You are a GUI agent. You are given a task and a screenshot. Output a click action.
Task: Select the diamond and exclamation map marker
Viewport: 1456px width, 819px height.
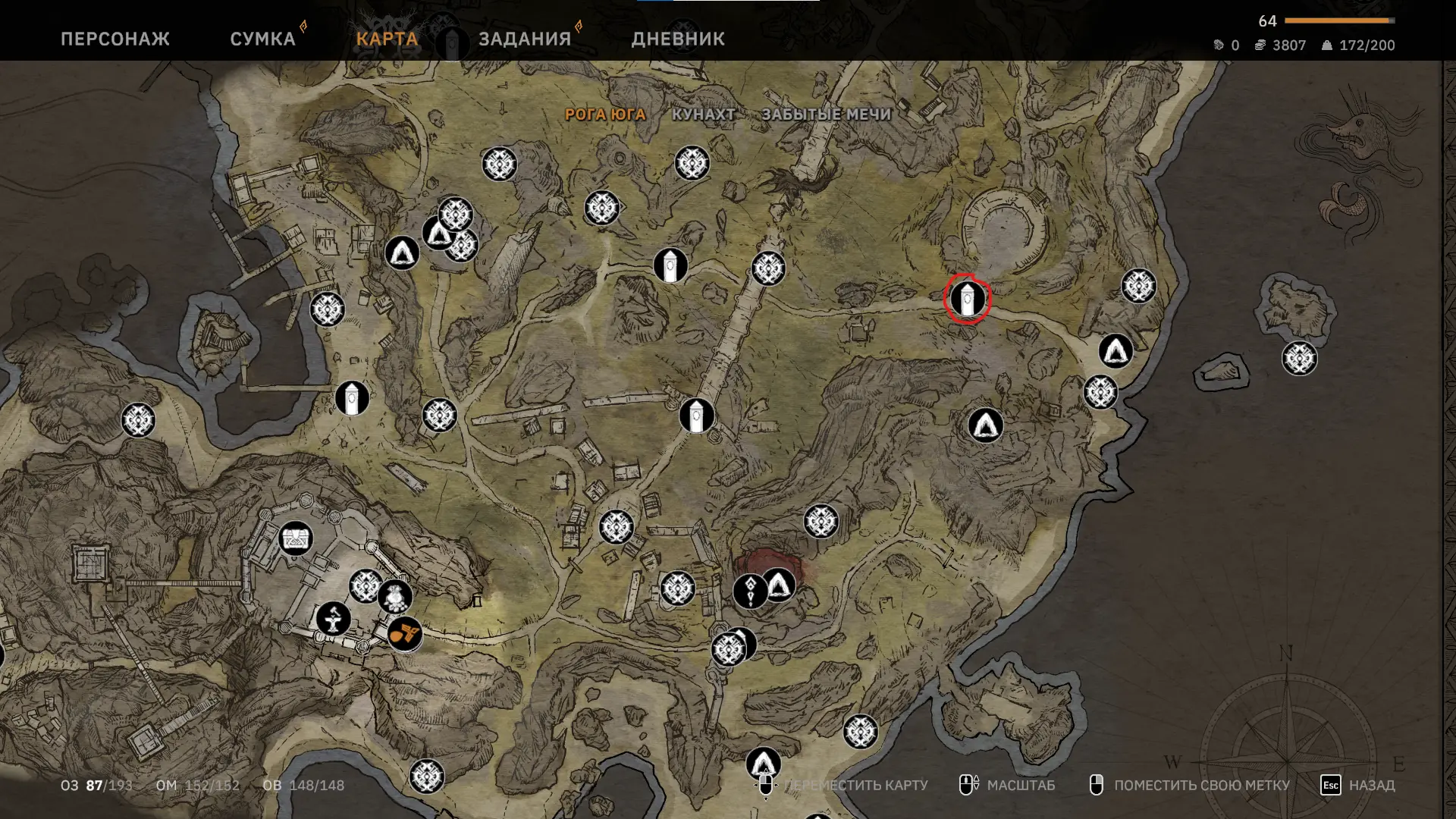[750, 591]
